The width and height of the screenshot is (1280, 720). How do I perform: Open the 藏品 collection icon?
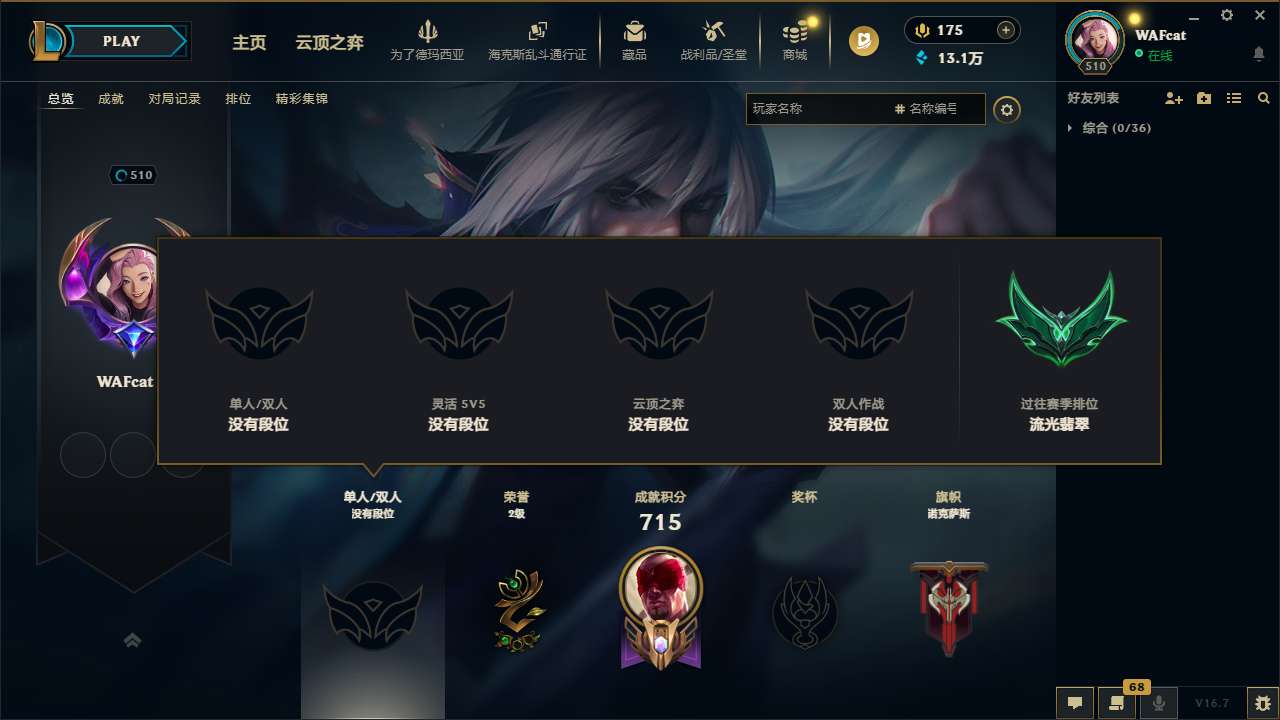pyautogui.click(x=632, y=31)
